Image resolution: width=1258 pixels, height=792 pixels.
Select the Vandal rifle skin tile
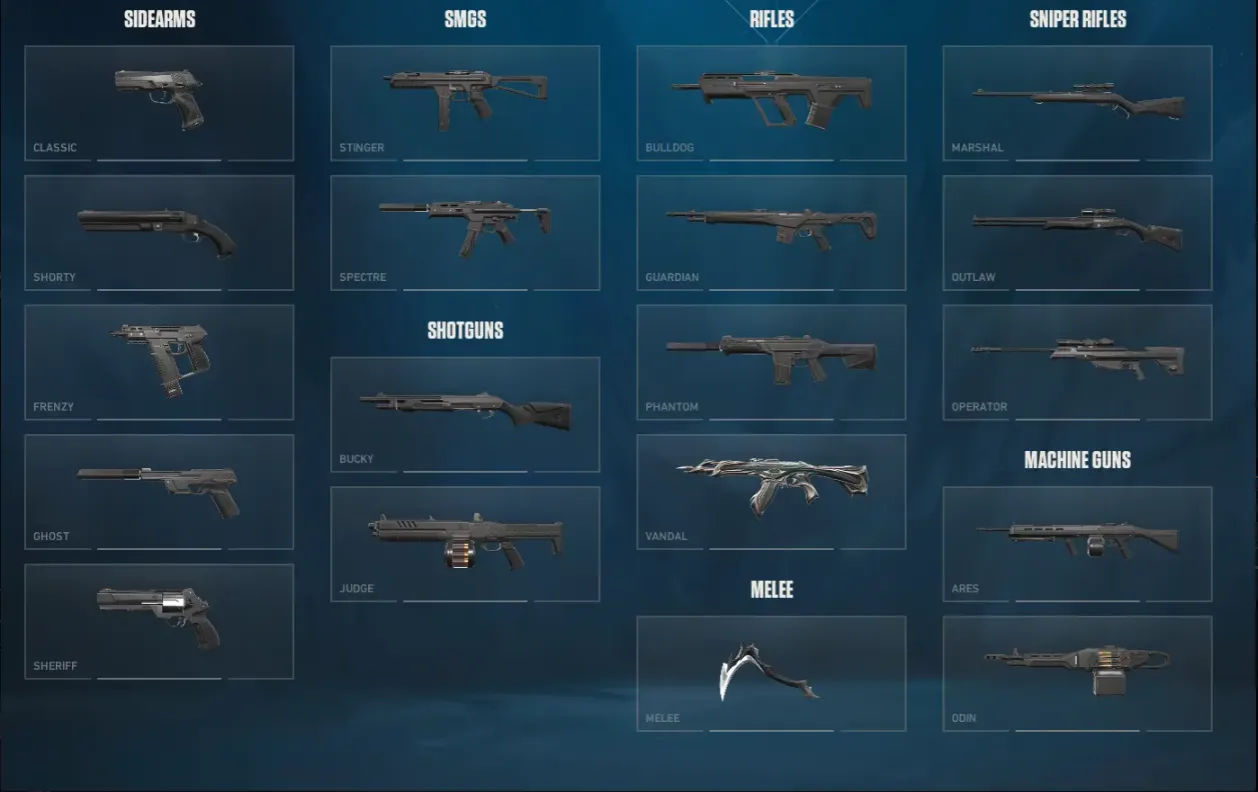point(771,492)
